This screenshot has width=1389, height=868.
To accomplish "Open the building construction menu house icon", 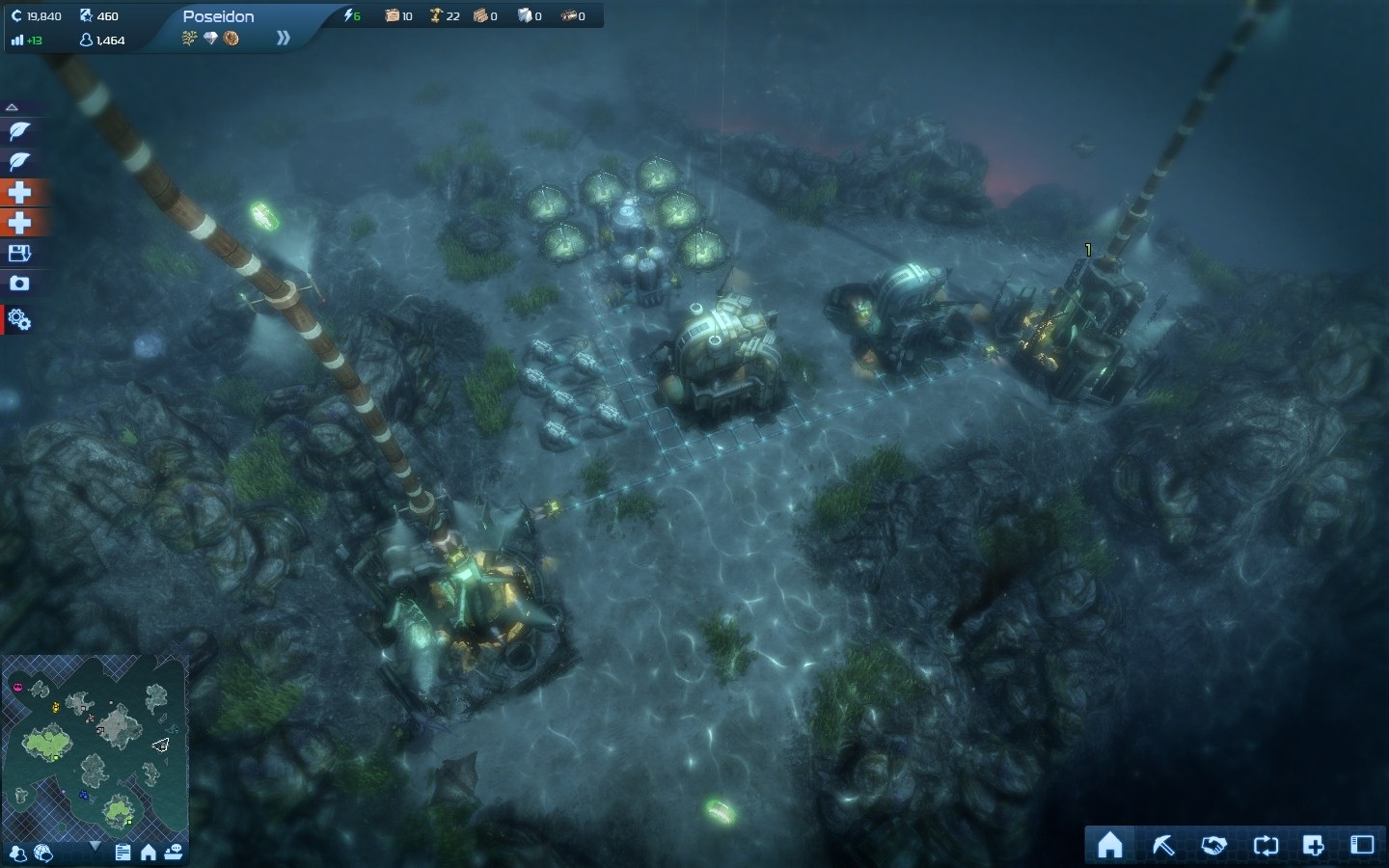I will (1110, 845).
